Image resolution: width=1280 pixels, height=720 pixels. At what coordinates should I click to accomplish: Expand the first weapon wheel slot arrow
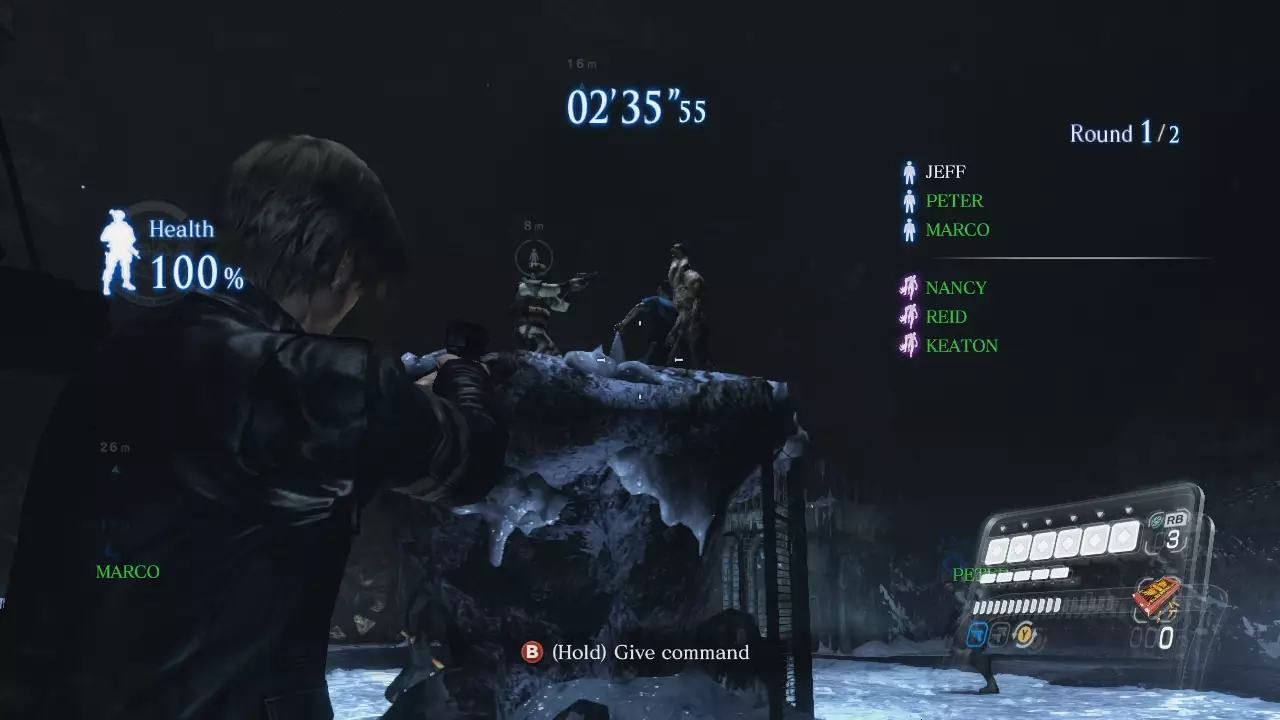(1002, 527)
